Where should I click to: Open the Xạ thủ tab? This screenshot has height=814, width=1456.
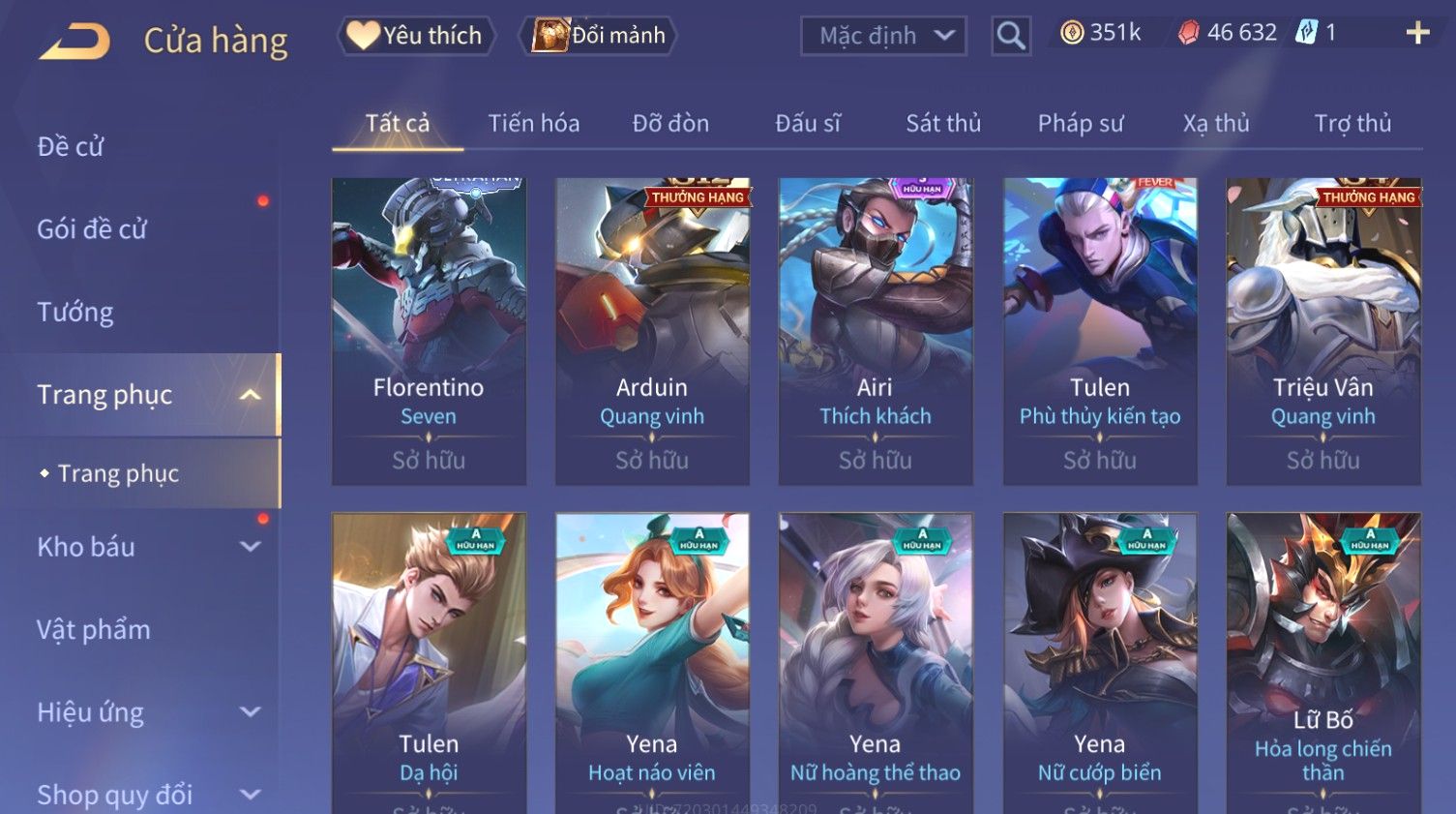[1216, 124]
